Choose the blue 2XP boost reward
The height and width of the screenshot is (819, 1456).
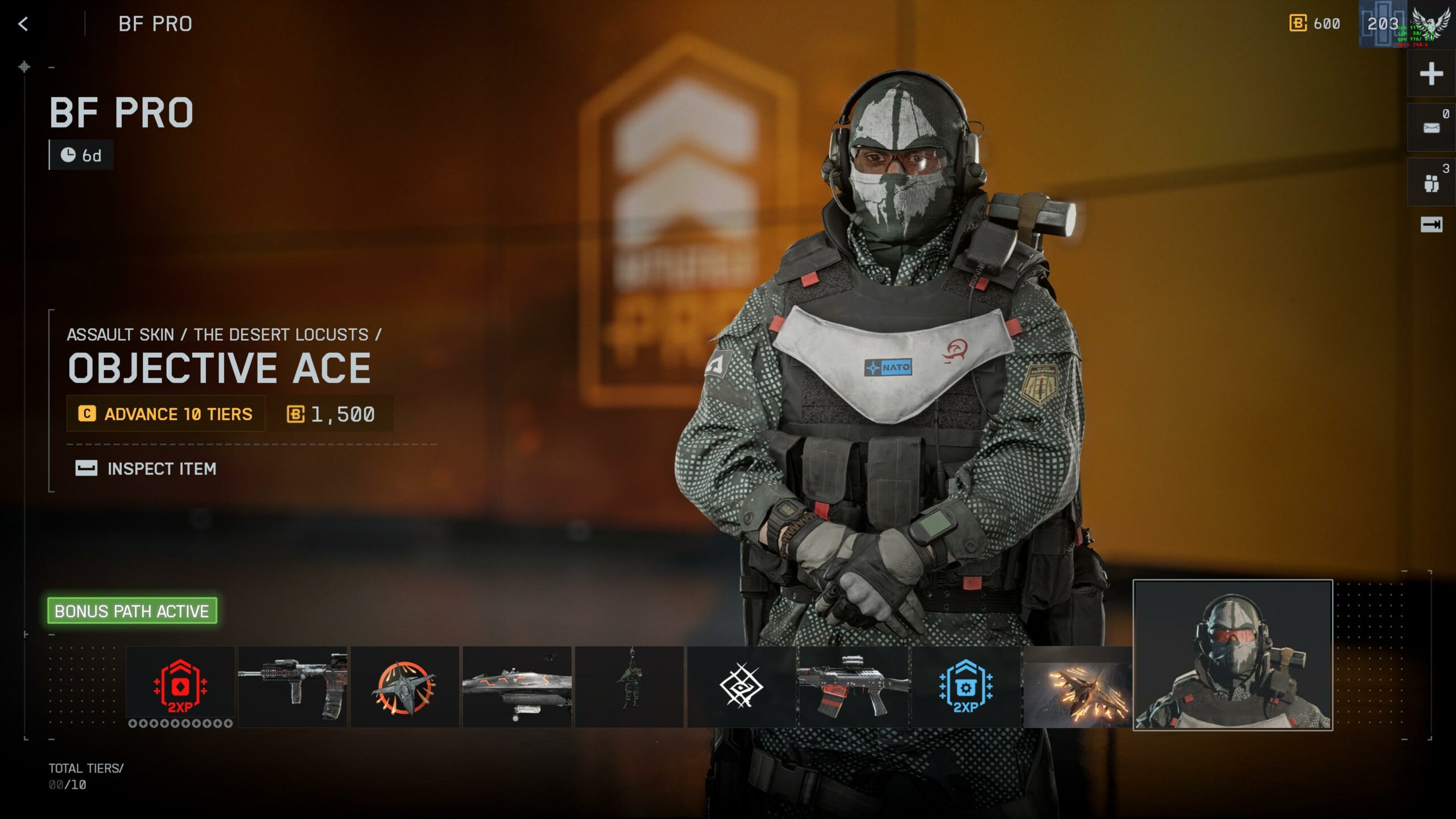click(965, 686)
